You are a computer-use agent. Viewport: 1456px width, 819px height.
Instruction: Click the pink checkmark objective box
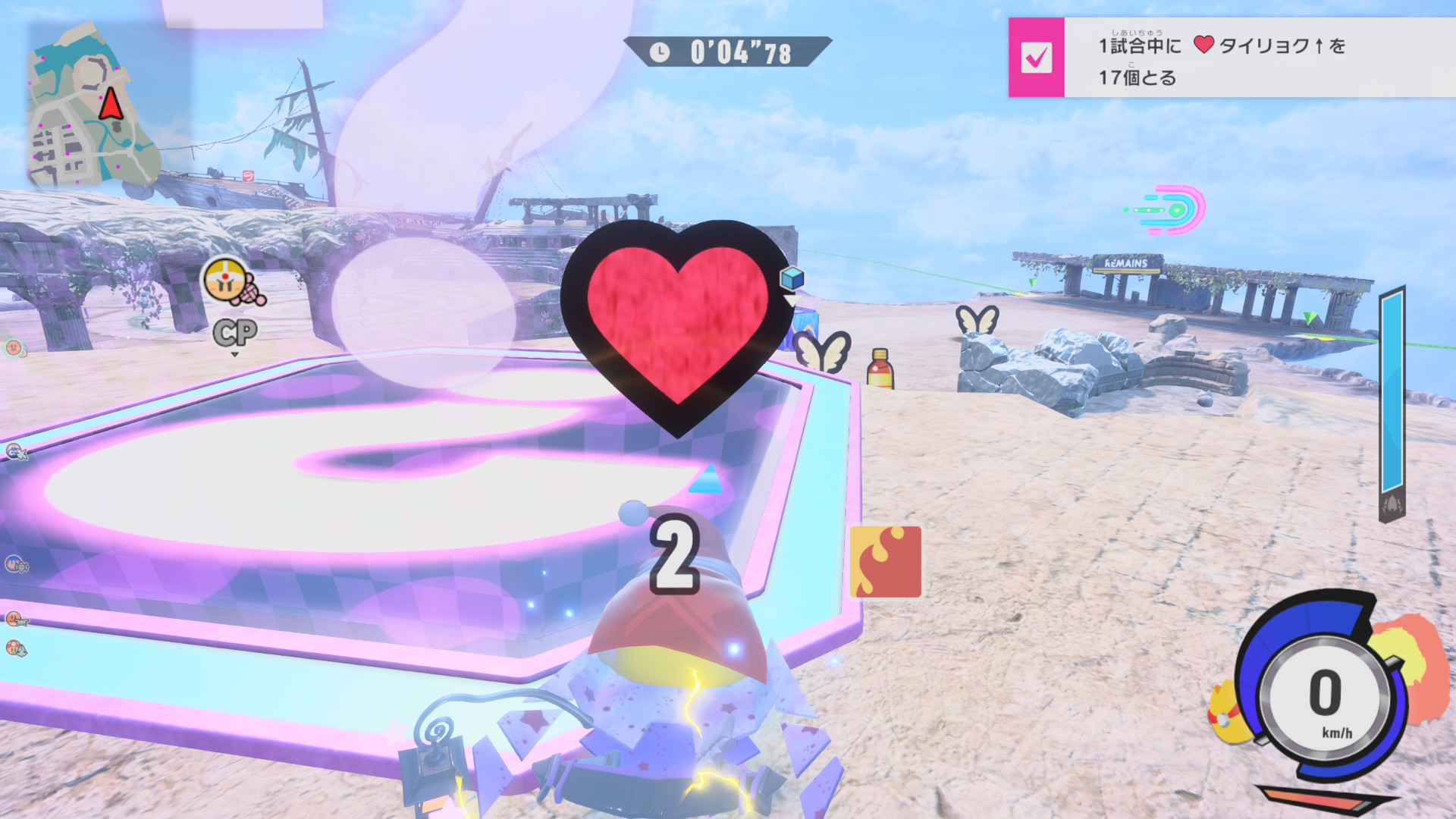pos(1036,58)
